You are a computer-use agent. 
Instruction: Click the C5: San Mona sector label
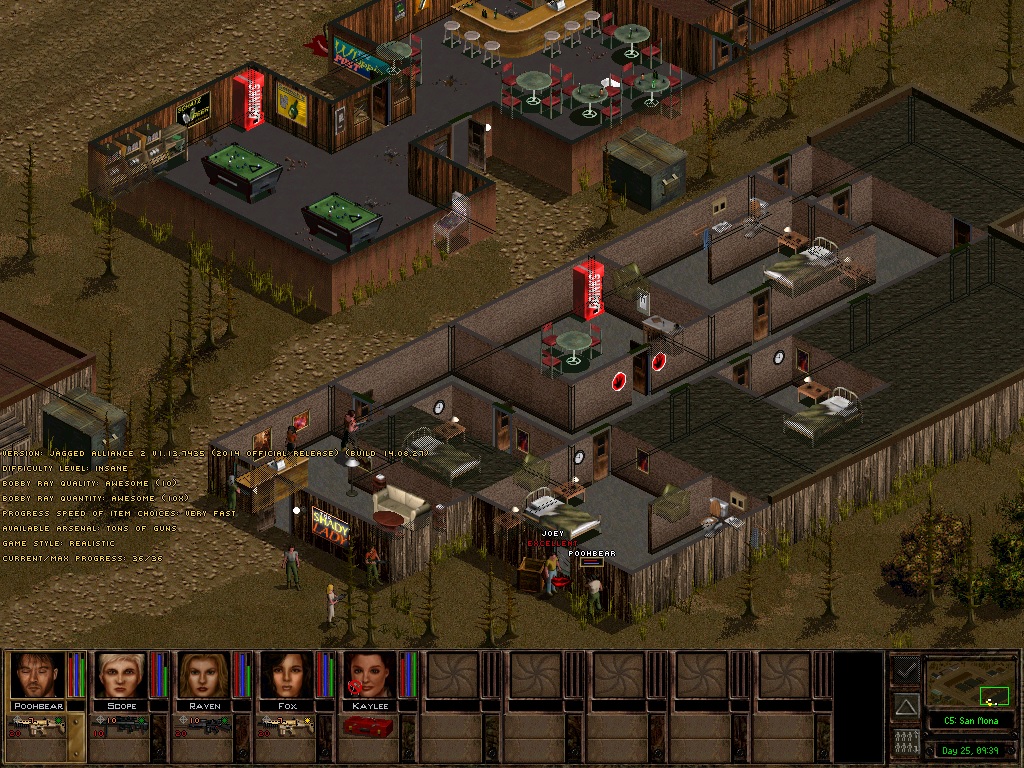click(970, 720)
